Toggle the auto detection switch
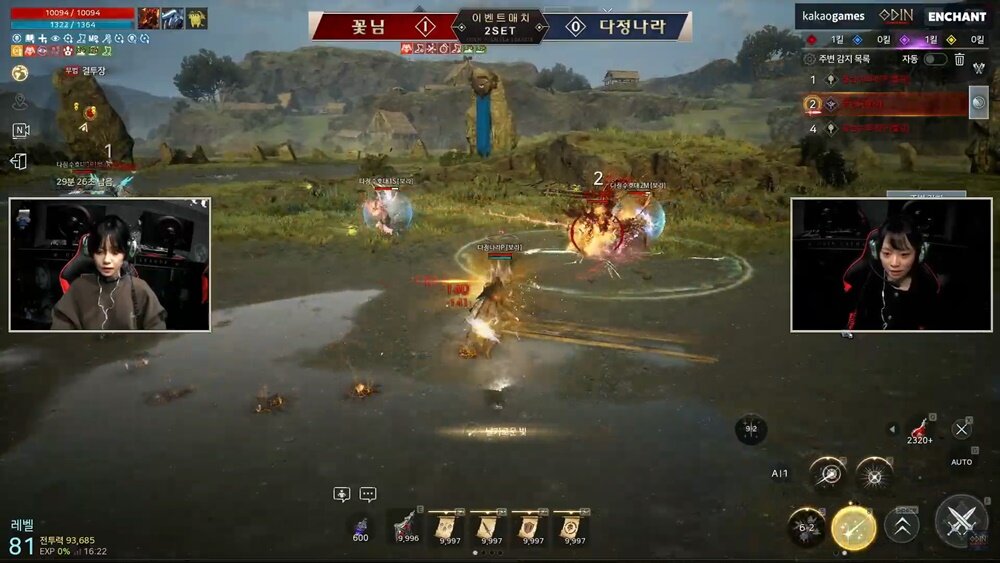The height and width of the screenshot is (563, 1000). (x=935, y=59)
